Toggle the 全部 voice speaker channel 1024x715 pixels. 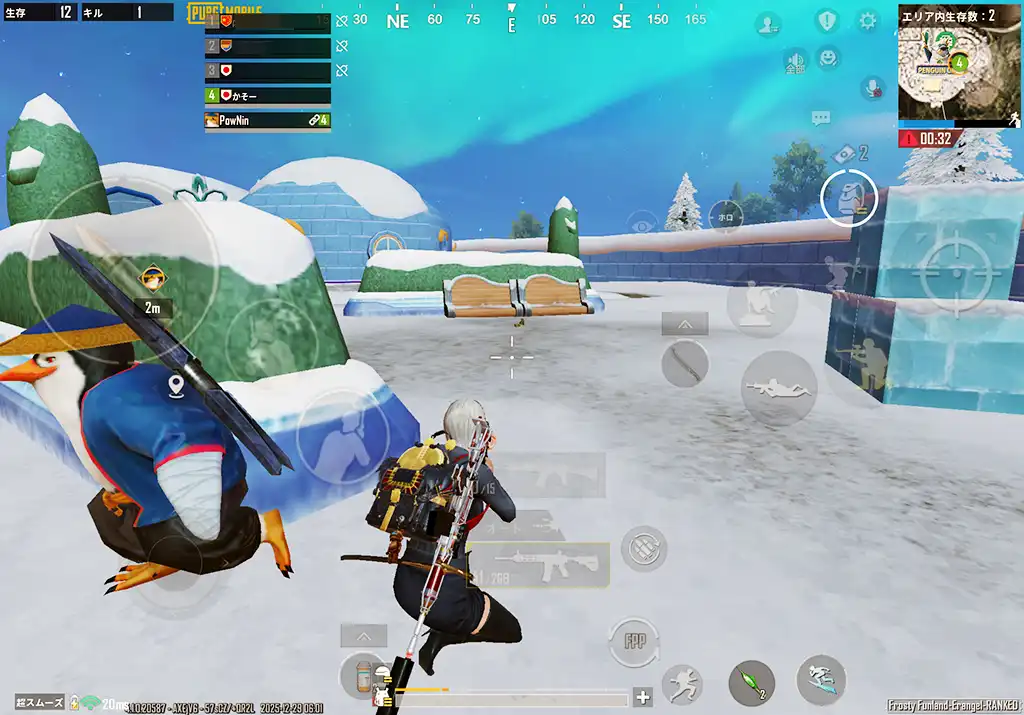click(795, 62)
